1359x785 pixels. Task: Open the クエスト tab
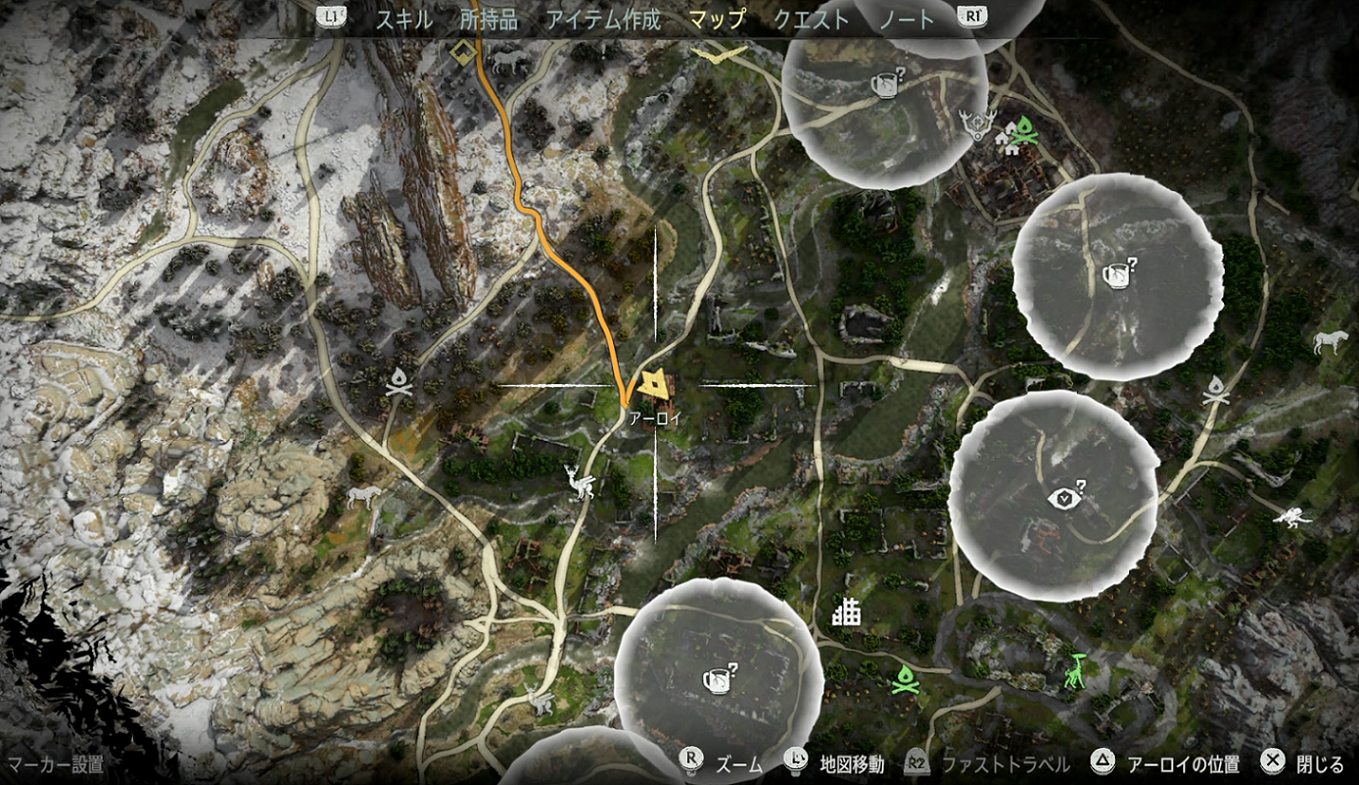click(x=811, y=19)
